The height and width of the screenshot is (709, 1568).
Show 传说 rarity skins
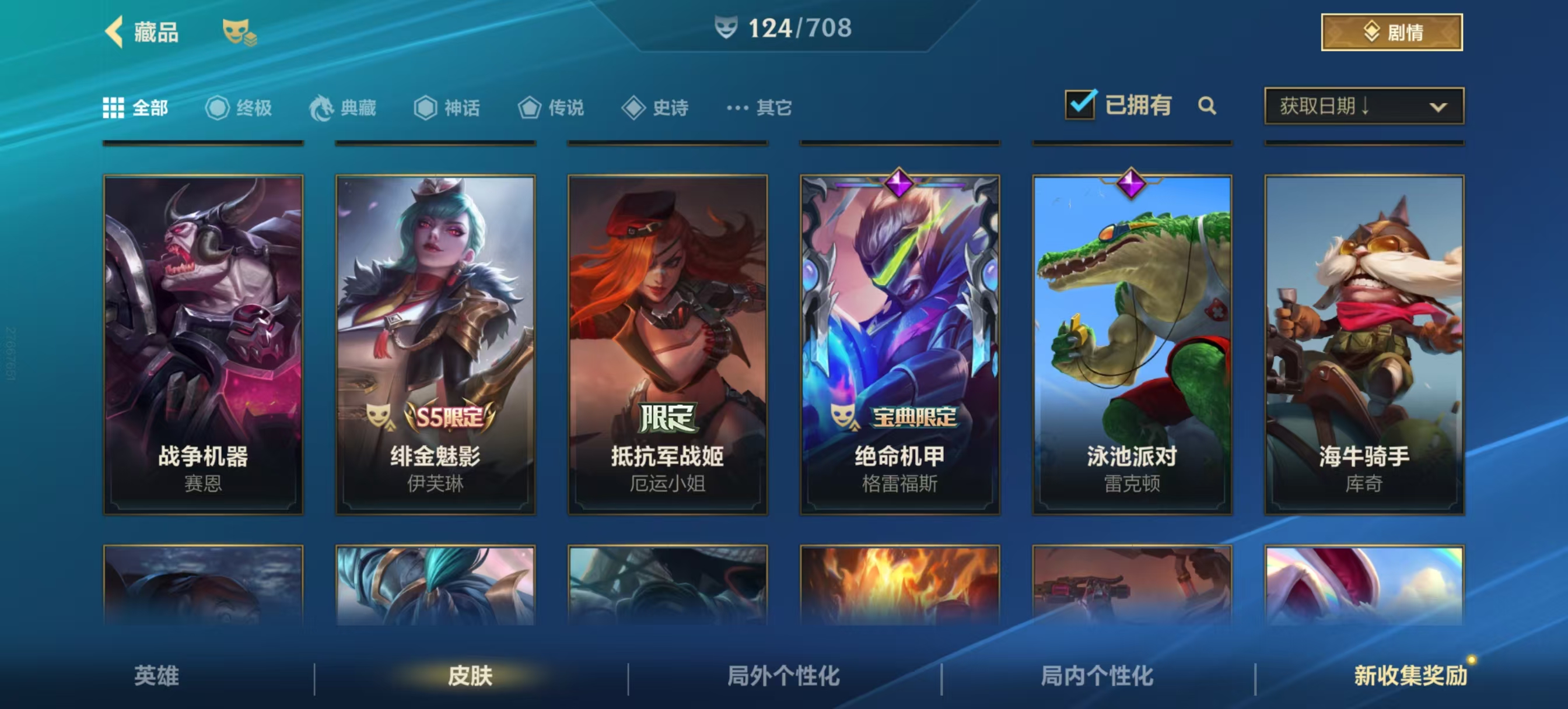point(551,108)
